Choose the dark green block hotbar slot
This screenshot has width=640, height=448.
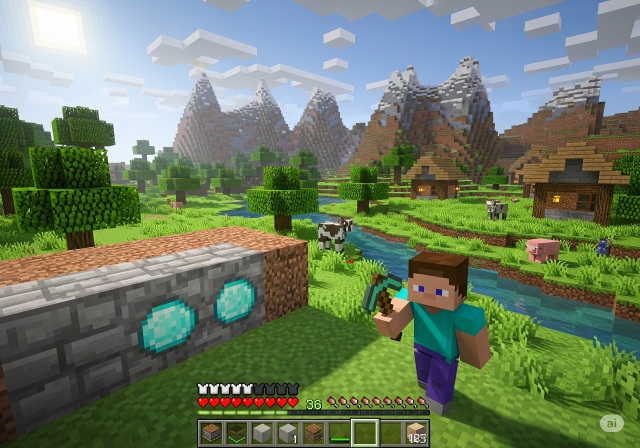pyautogui.click(x=236, y=432)
